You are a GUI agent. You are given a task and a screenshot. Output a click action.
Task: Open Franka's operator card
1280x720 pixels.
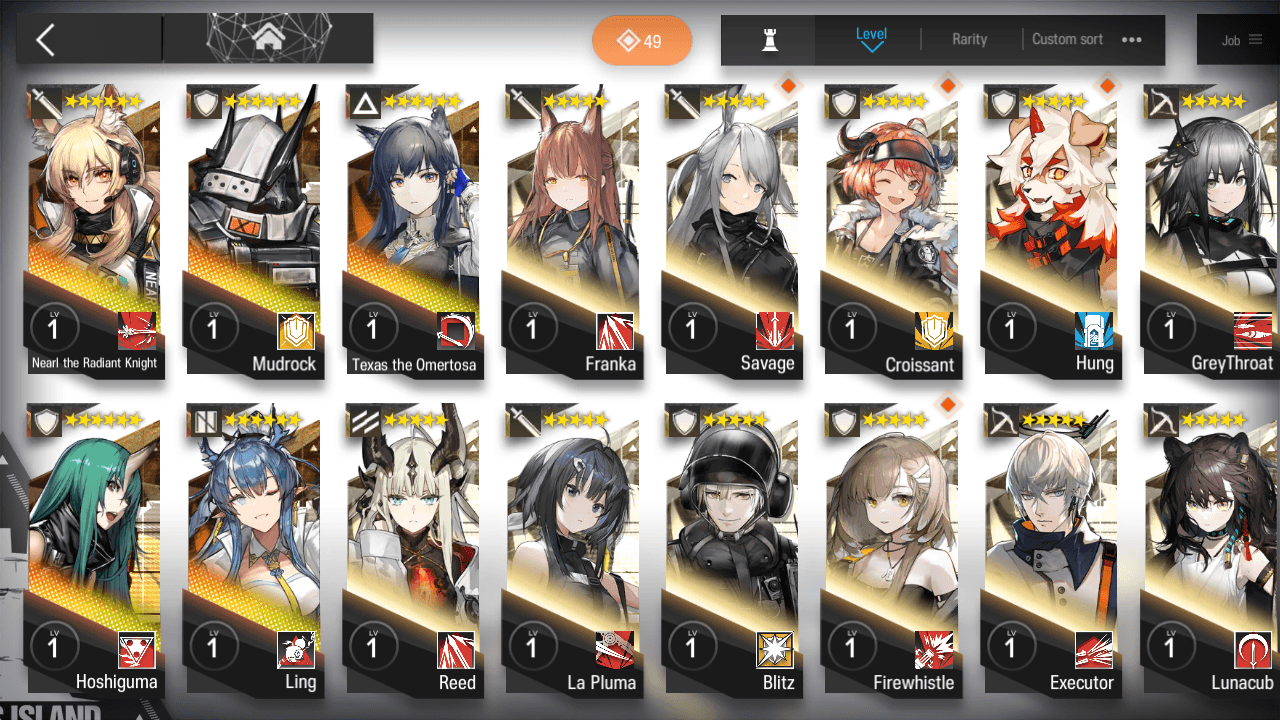572,230
